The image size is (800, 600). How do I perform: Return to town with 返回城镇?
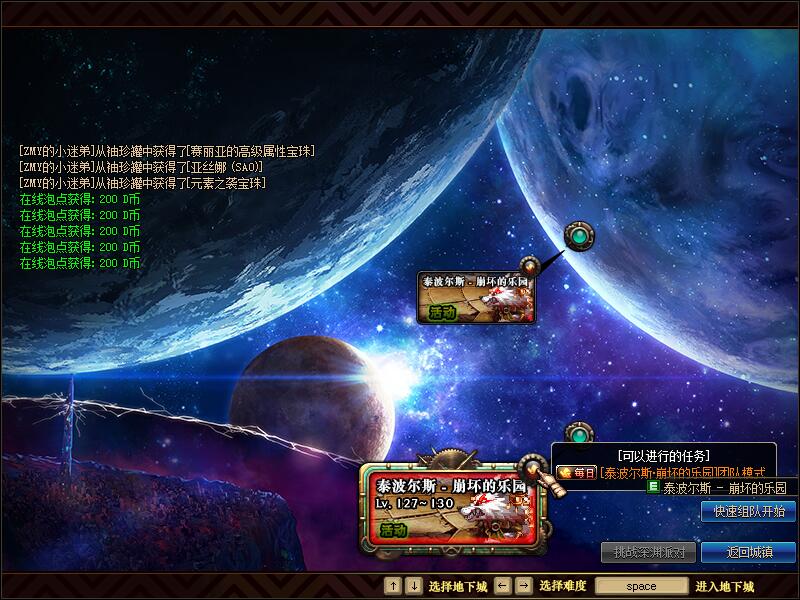coord(748,552)
